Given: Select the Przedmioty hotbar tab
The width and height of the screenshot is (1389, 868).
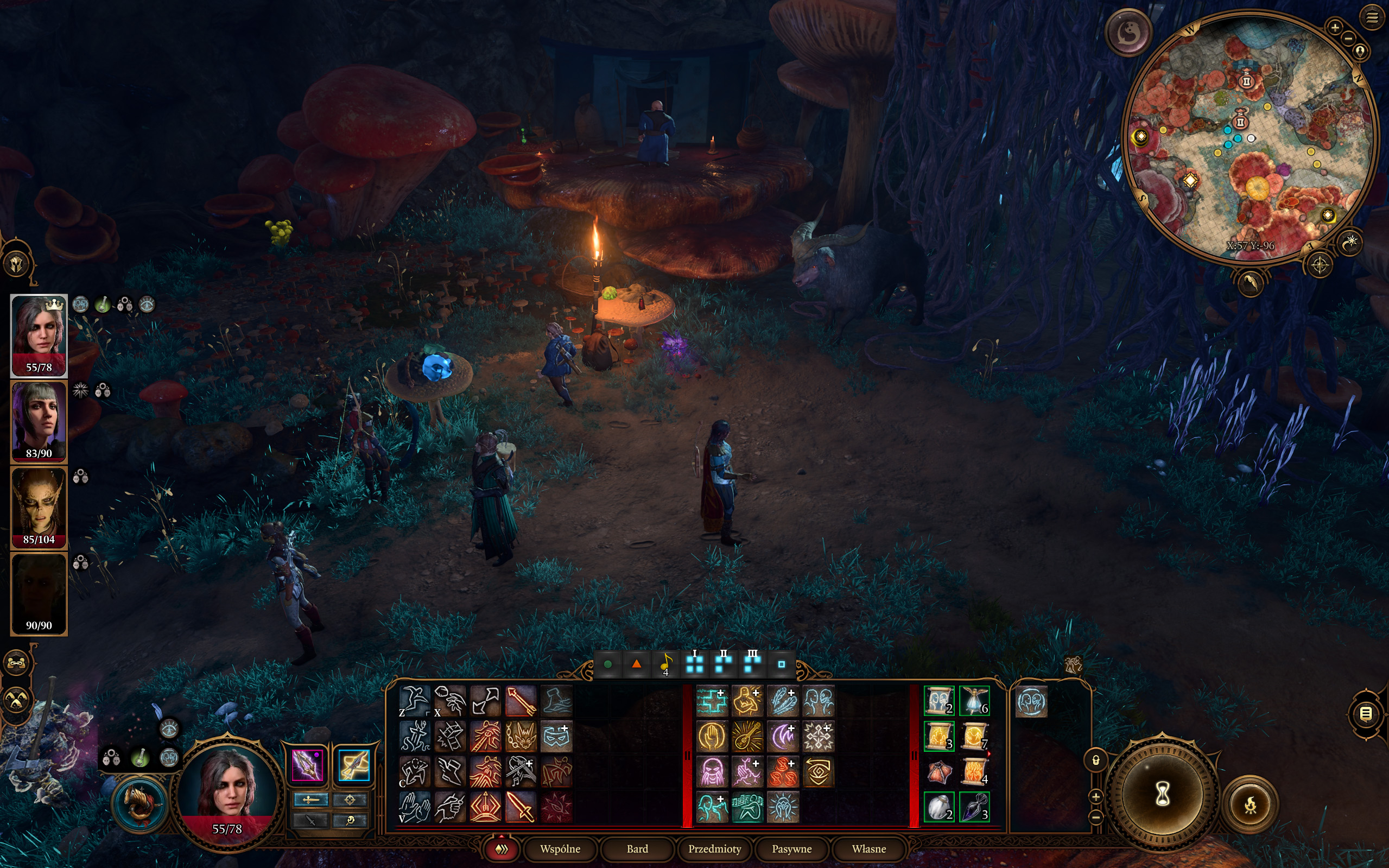Looking at the screenshot, I should [x=715, y=848].
